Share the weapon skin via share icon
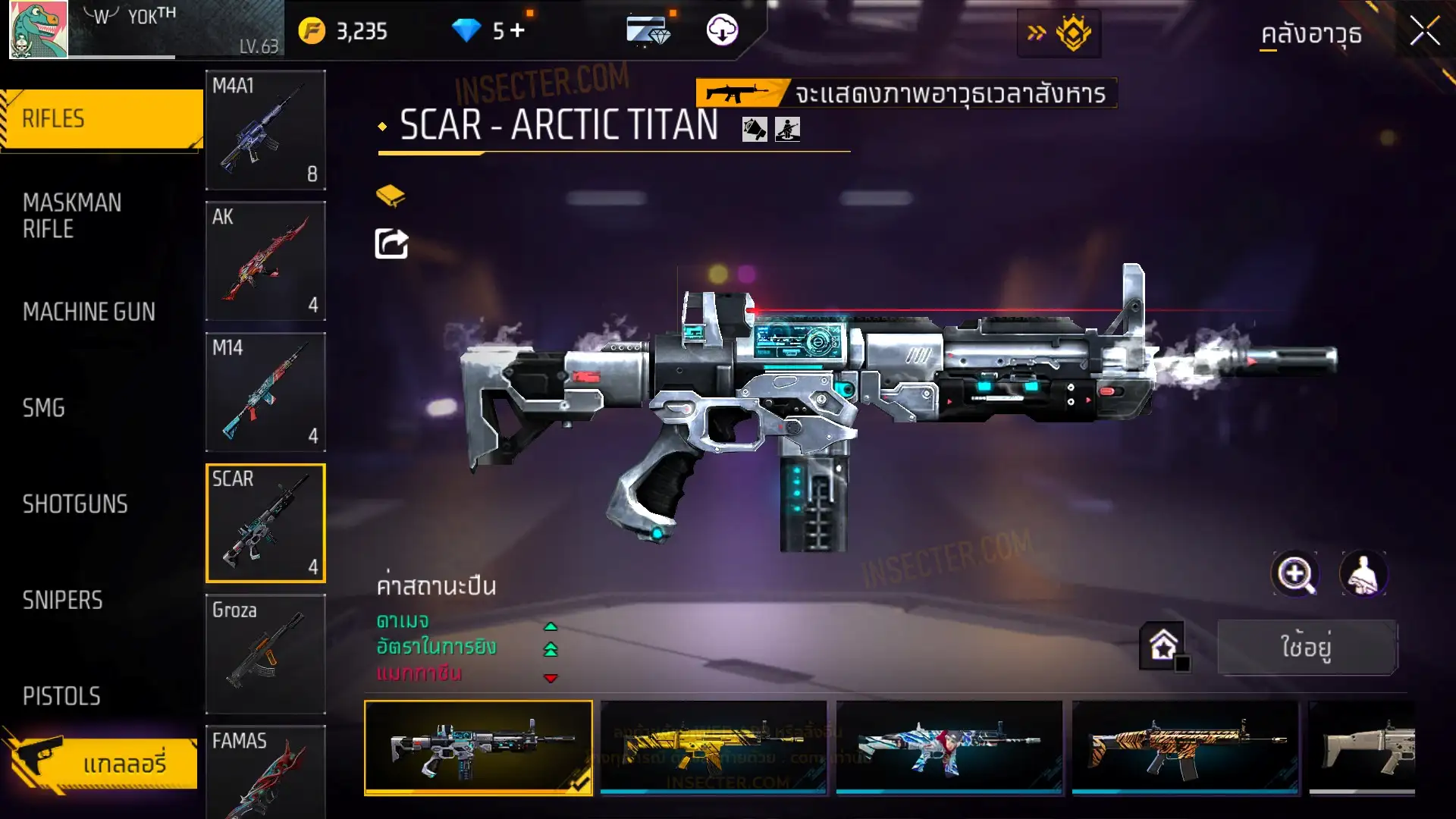This screenshot has width=1456, height=819. [391, 243]
